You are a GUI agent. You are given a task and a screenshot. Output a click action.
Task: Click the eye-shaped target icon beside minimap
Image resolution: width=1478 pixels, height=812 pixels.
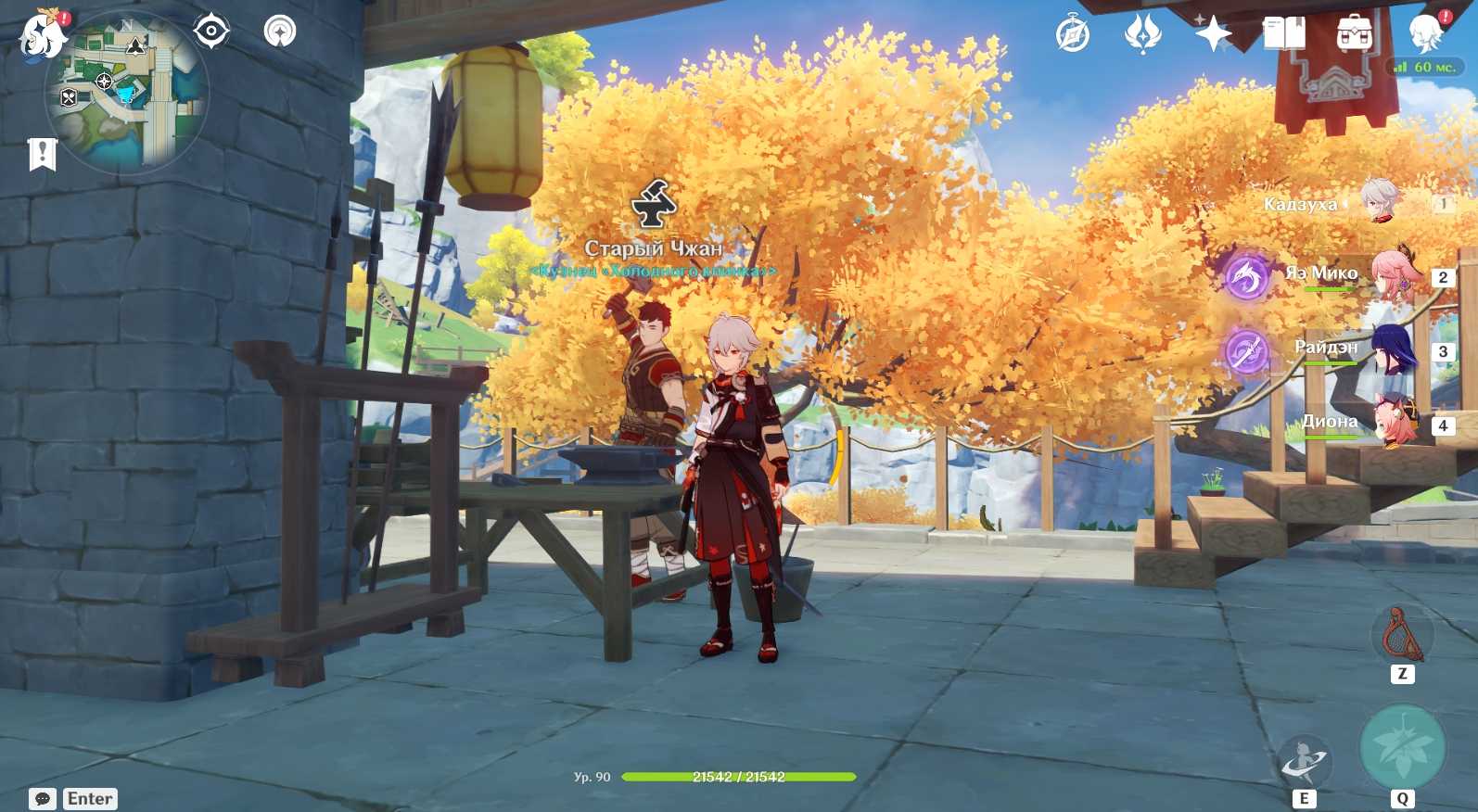pos(211,32)
